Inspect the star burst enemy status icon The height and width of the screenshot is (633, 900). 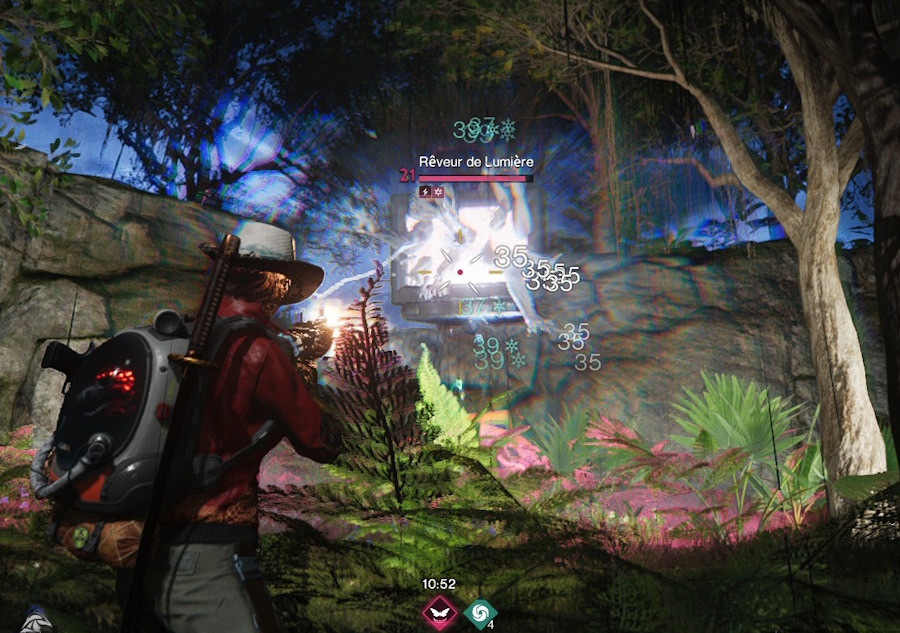pyautogui.click(x=438, y=191)
